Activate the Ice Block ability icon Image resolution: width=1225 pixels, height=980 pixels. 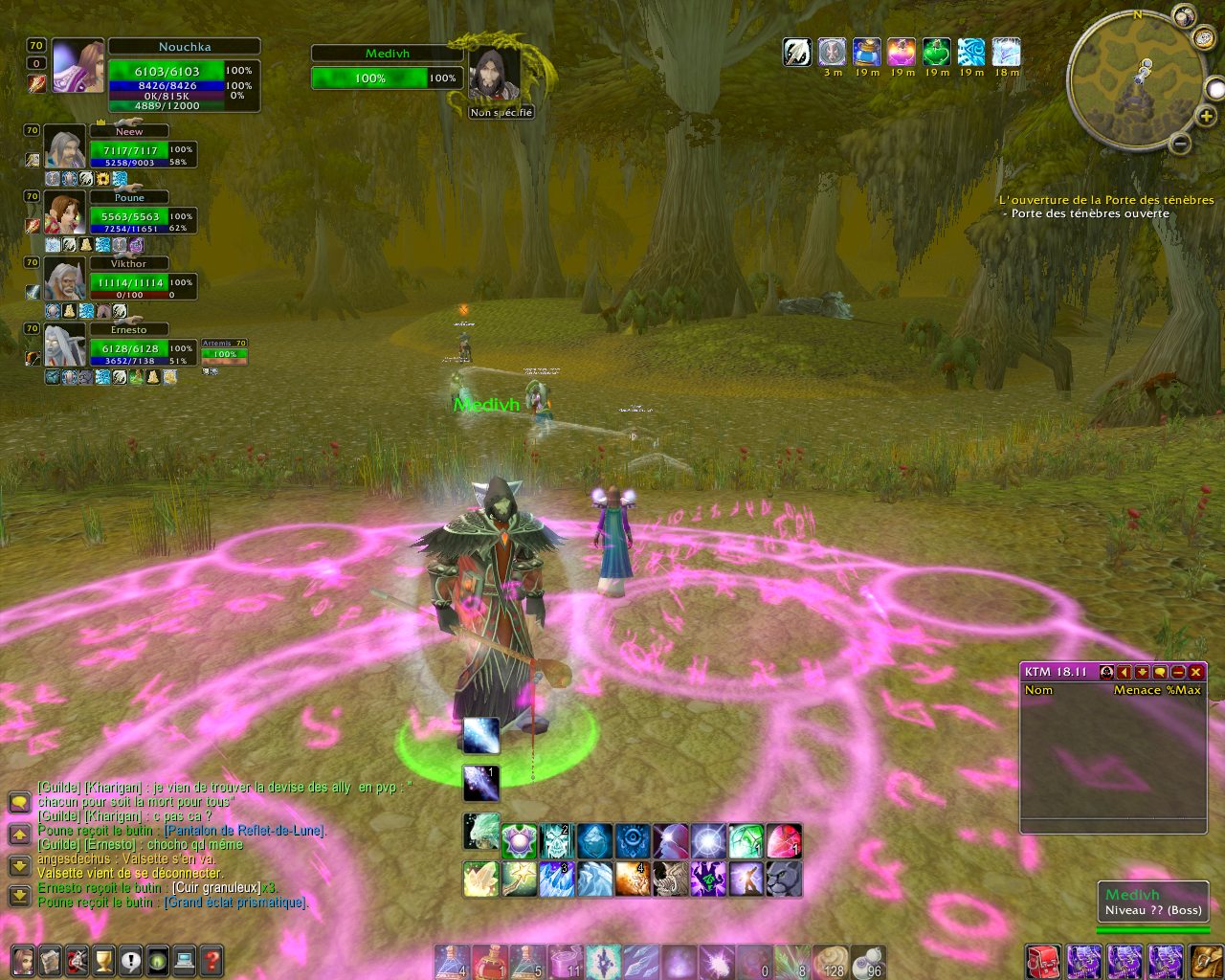tap(593, 841)
